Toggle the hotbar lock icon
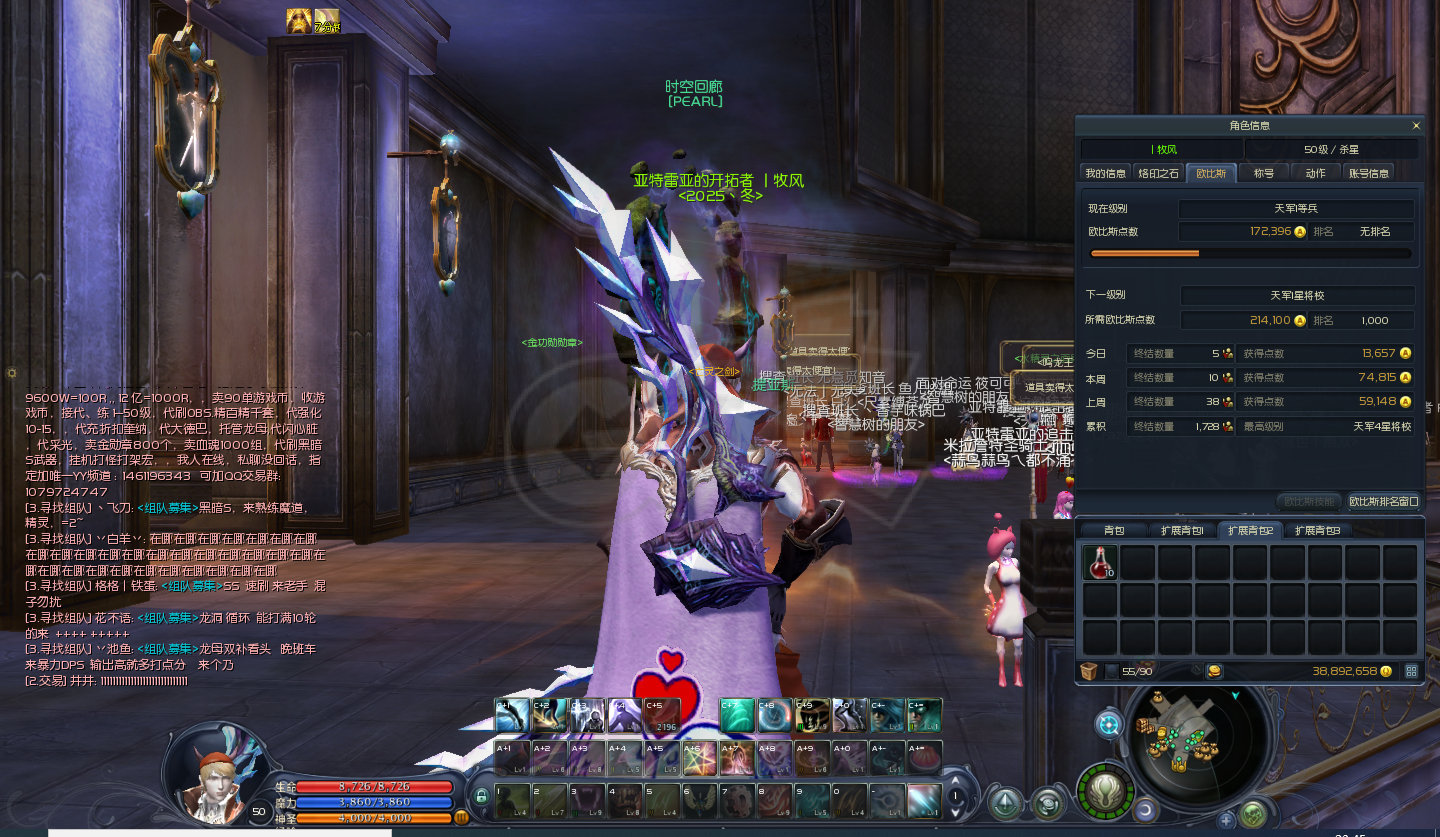Screen dimensions: 1440x837 (x=481, y=797)
